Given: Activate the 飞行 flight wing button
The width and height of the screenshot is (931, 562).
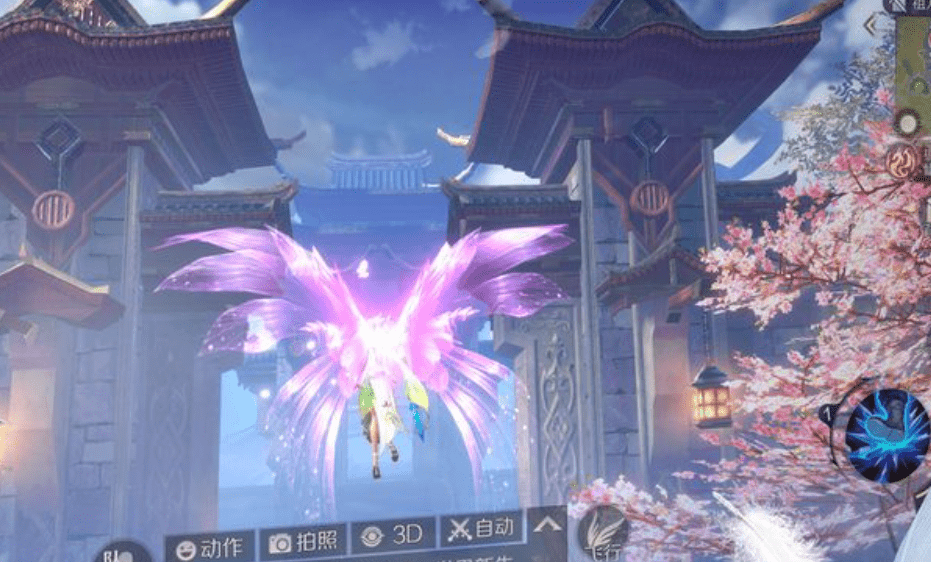Looking at the screenshot, I should pos(604,530).
